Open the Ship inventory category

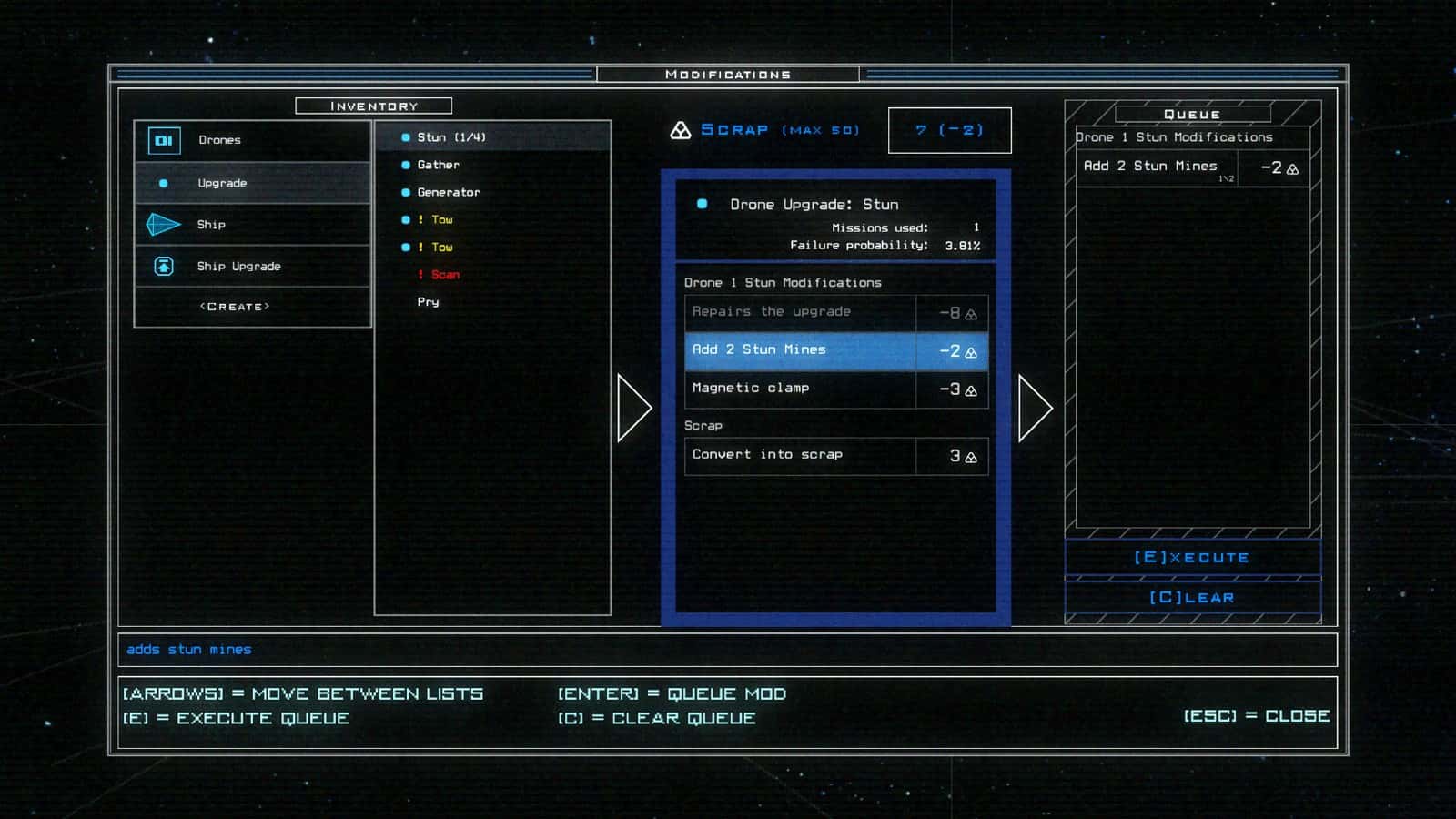coord(252,225)
